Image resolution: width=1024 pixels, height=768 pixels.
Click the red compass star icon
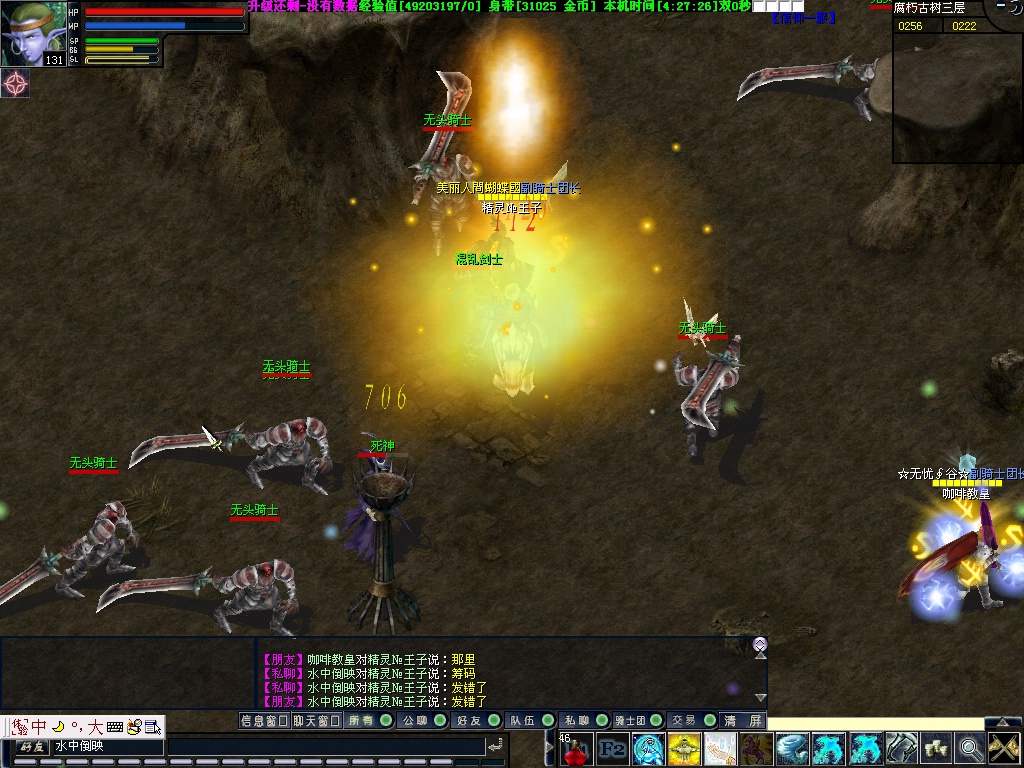point(15,84)
